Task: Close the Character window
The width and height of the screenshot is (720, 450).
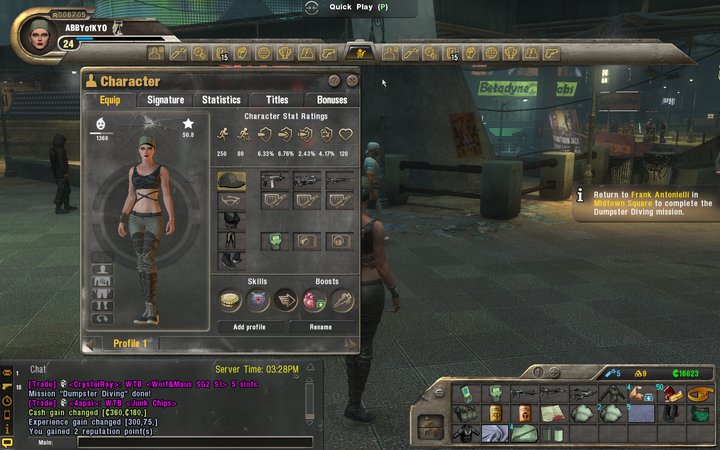Action: click(352, 80)
